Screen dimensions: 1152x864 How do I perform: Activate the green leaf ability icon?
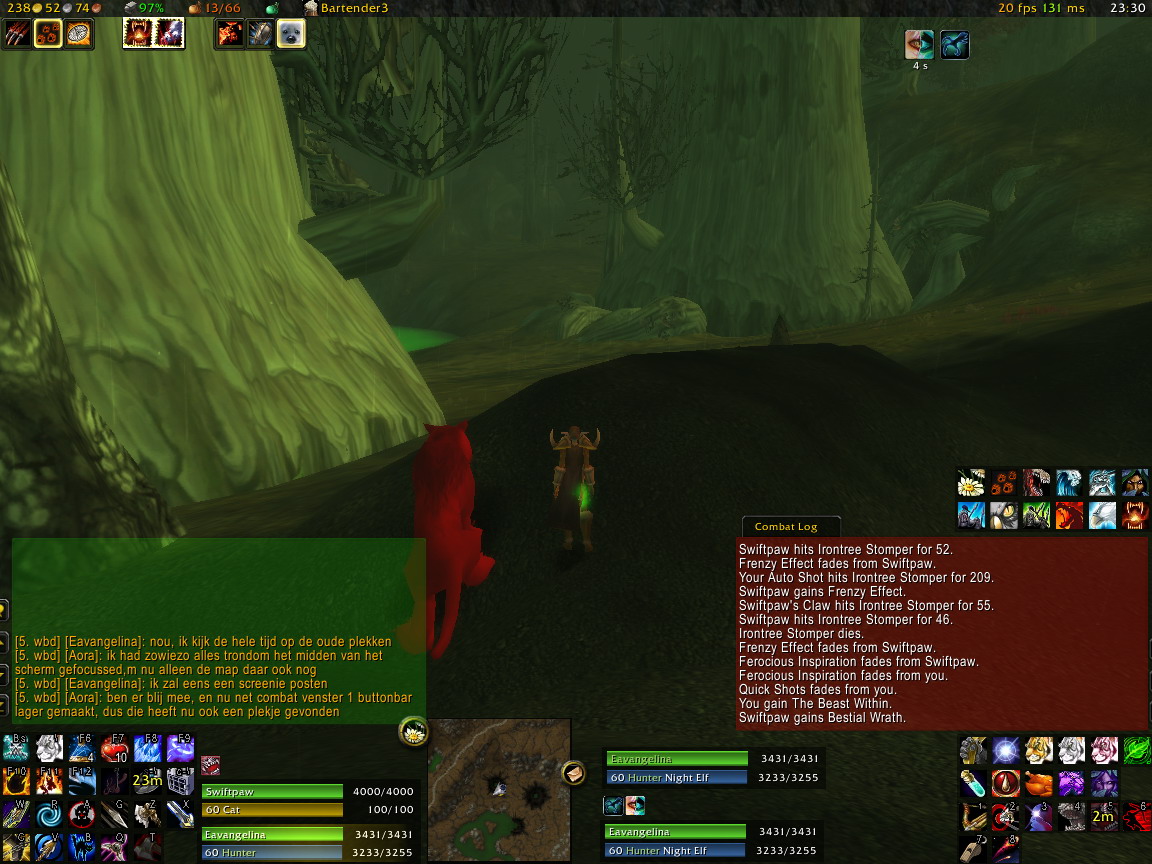click(x=1136, y=750)
